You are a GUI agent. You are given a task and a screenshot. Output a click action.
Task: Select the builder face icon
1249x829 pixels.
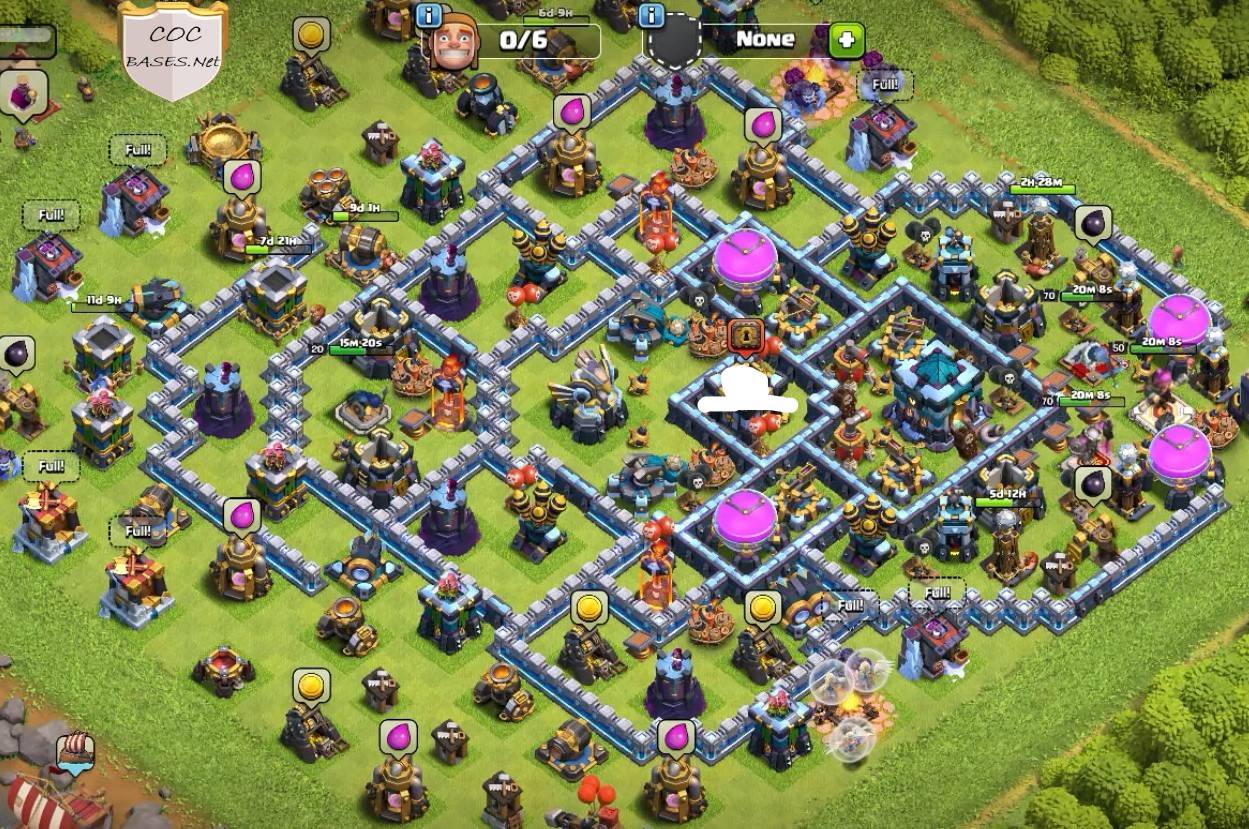(x=453, y=42)
